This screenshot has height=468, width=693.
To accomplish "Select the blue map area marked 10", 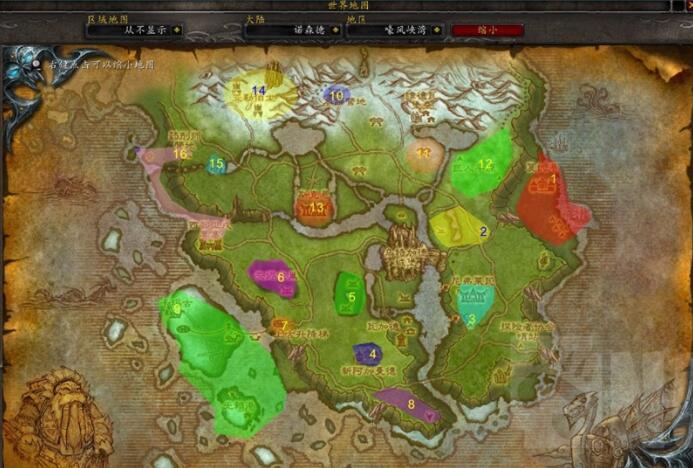I will pyautogui.click(x=336, y=96).
